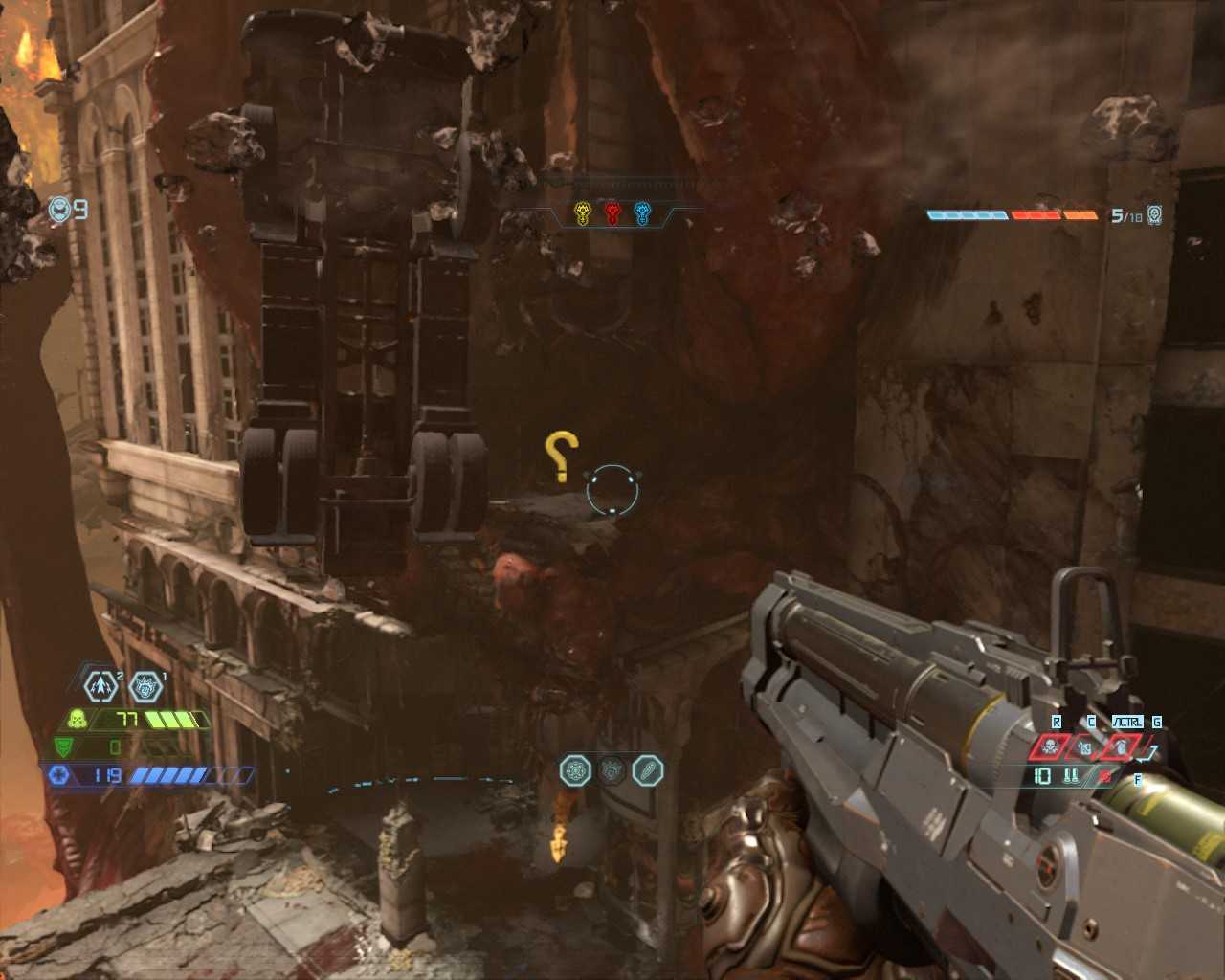1225x980 pixels.
Task: Select the middle dimmed rune hexagon icon
Action: [x=612, y=770]
